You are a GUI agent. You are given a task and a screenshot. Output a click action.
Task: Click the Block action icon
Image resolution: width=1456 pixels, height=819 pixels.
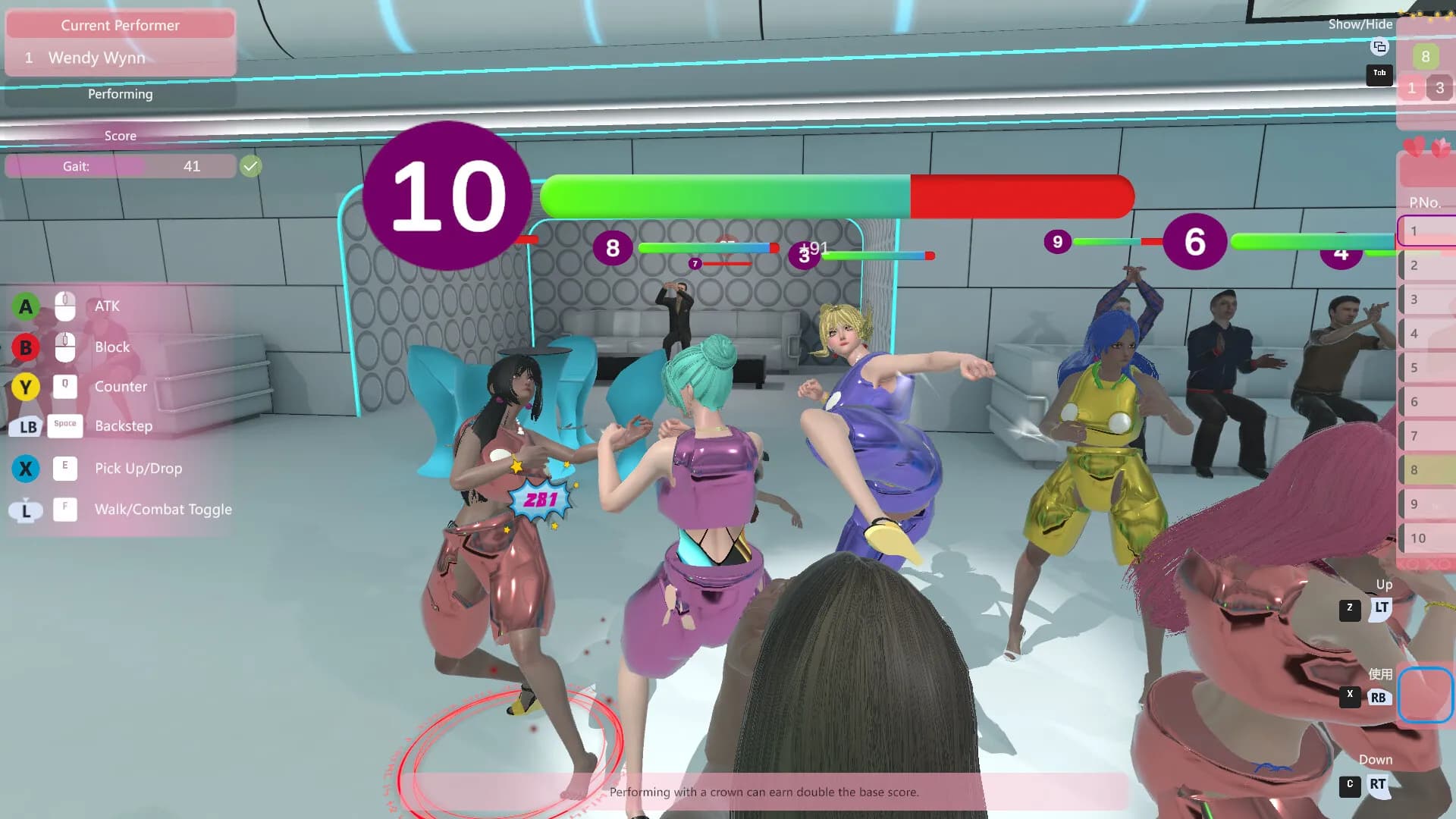pyautogui.click(x=26, y=347)
